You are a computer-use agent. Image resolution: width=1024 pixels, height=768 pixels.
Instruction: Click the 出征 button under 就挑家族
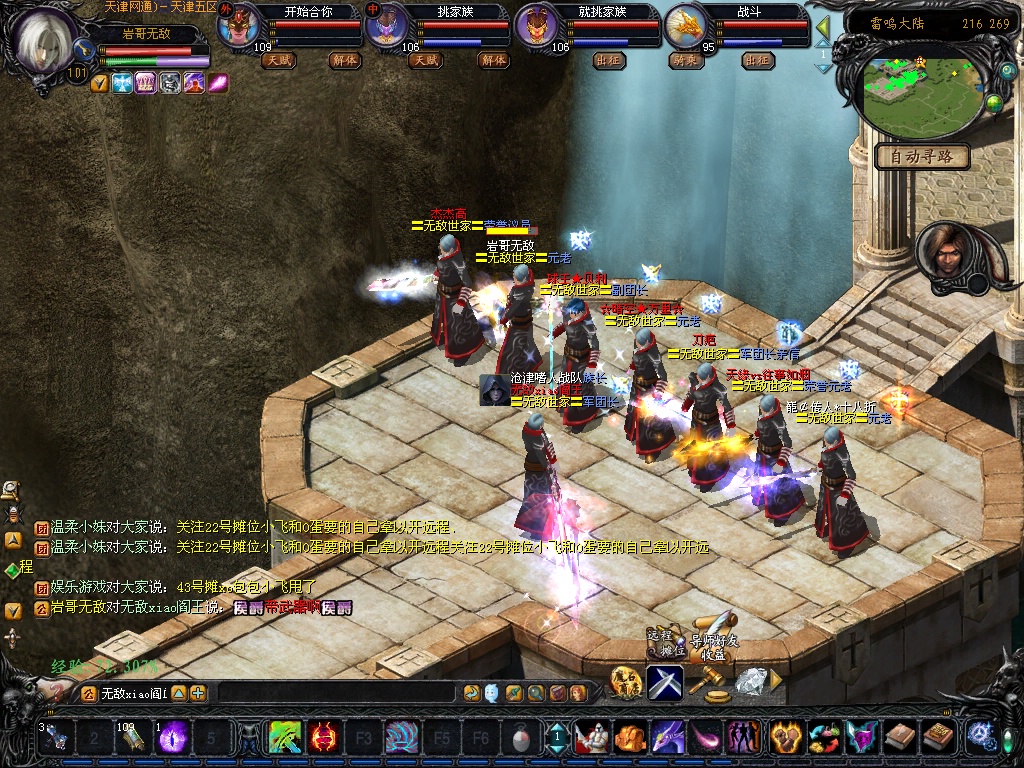pos(607,60)
